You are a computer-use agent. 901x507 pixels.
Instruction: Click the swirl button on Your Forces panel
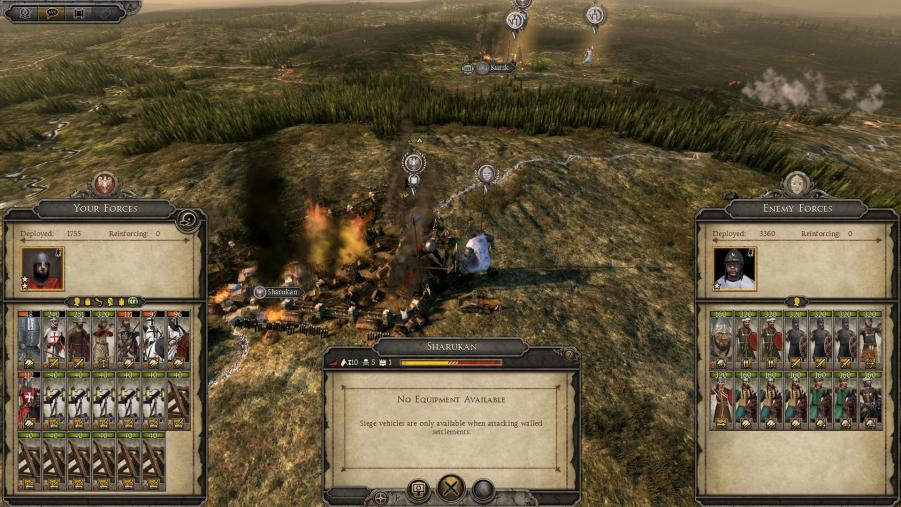click(186, 220)
